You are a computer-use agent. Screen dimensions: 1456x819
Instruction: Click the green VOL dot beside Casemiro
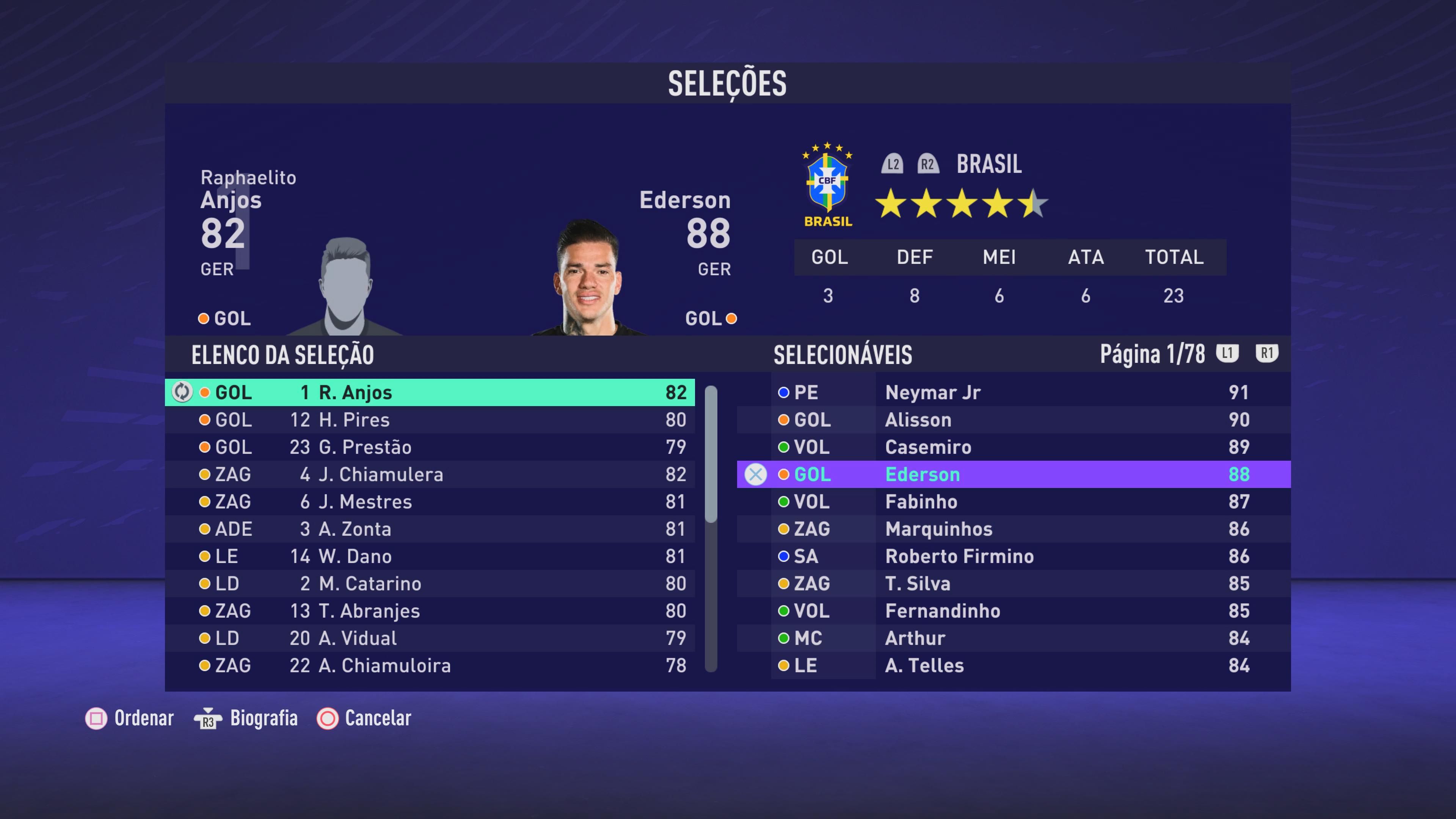[784, 447]
